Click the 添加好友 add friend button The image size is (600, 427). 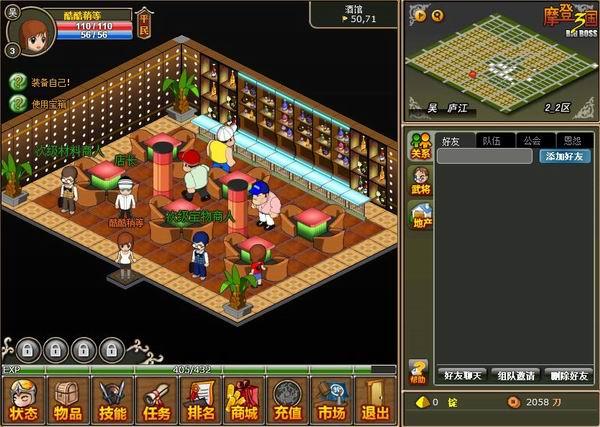click(565, 156)
